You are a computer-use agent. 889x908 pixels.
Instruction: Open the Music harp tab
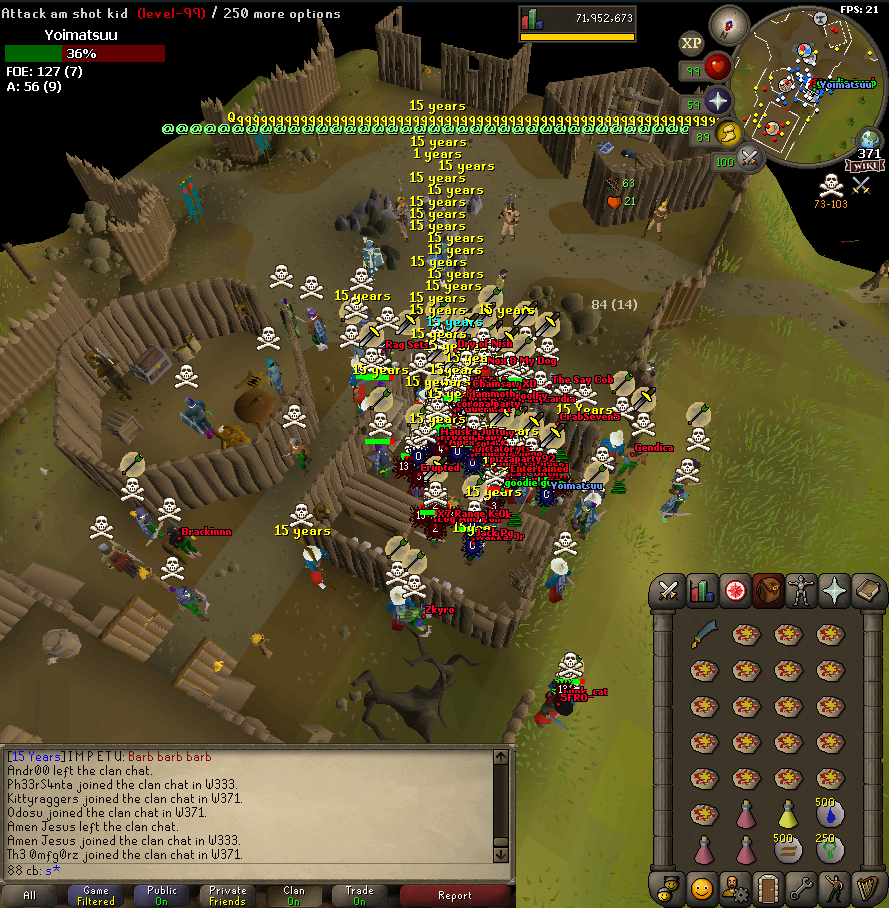[x=867, y=887]
